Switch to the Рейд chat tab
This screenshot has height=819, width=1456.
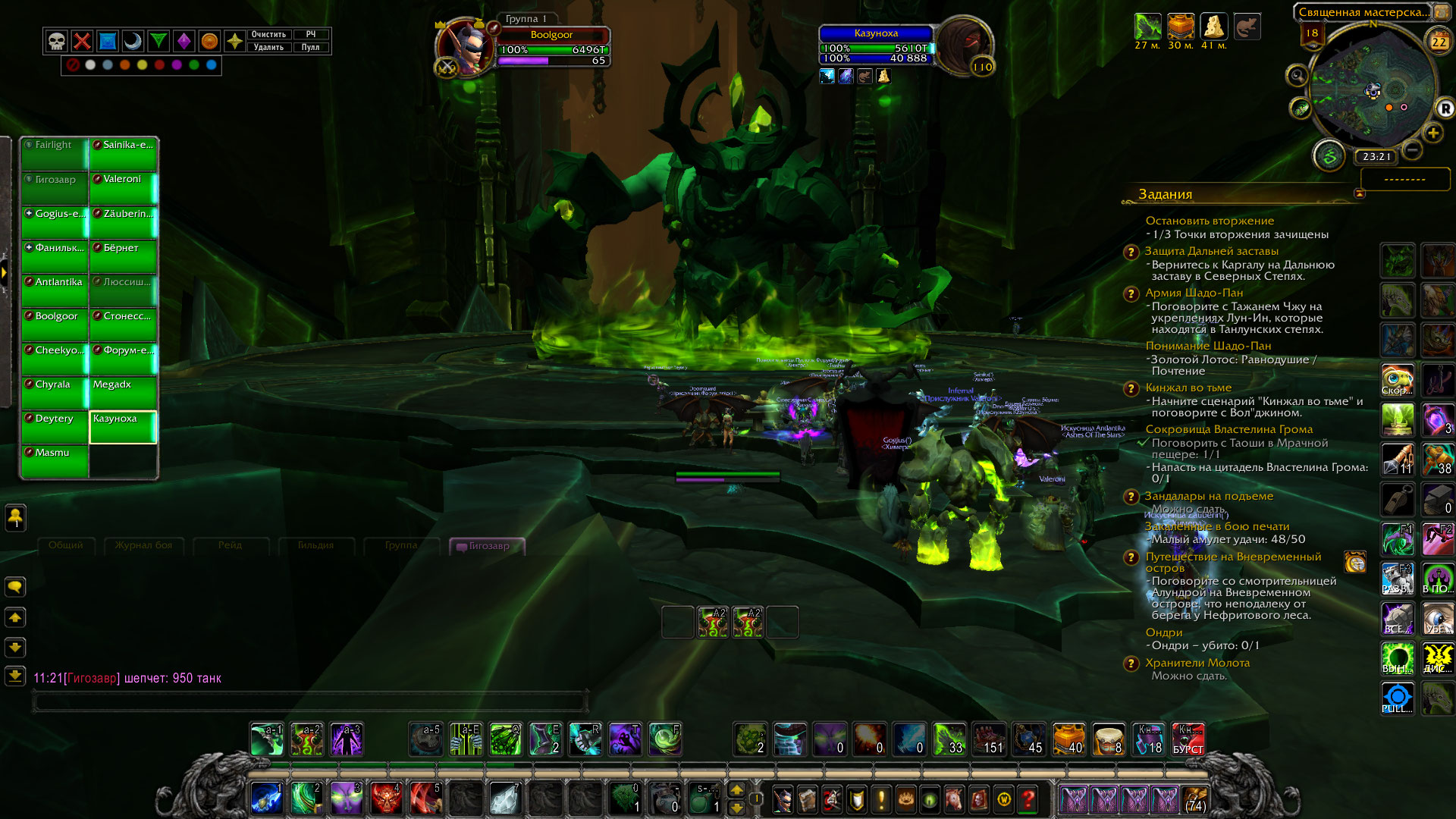(230, 545)
